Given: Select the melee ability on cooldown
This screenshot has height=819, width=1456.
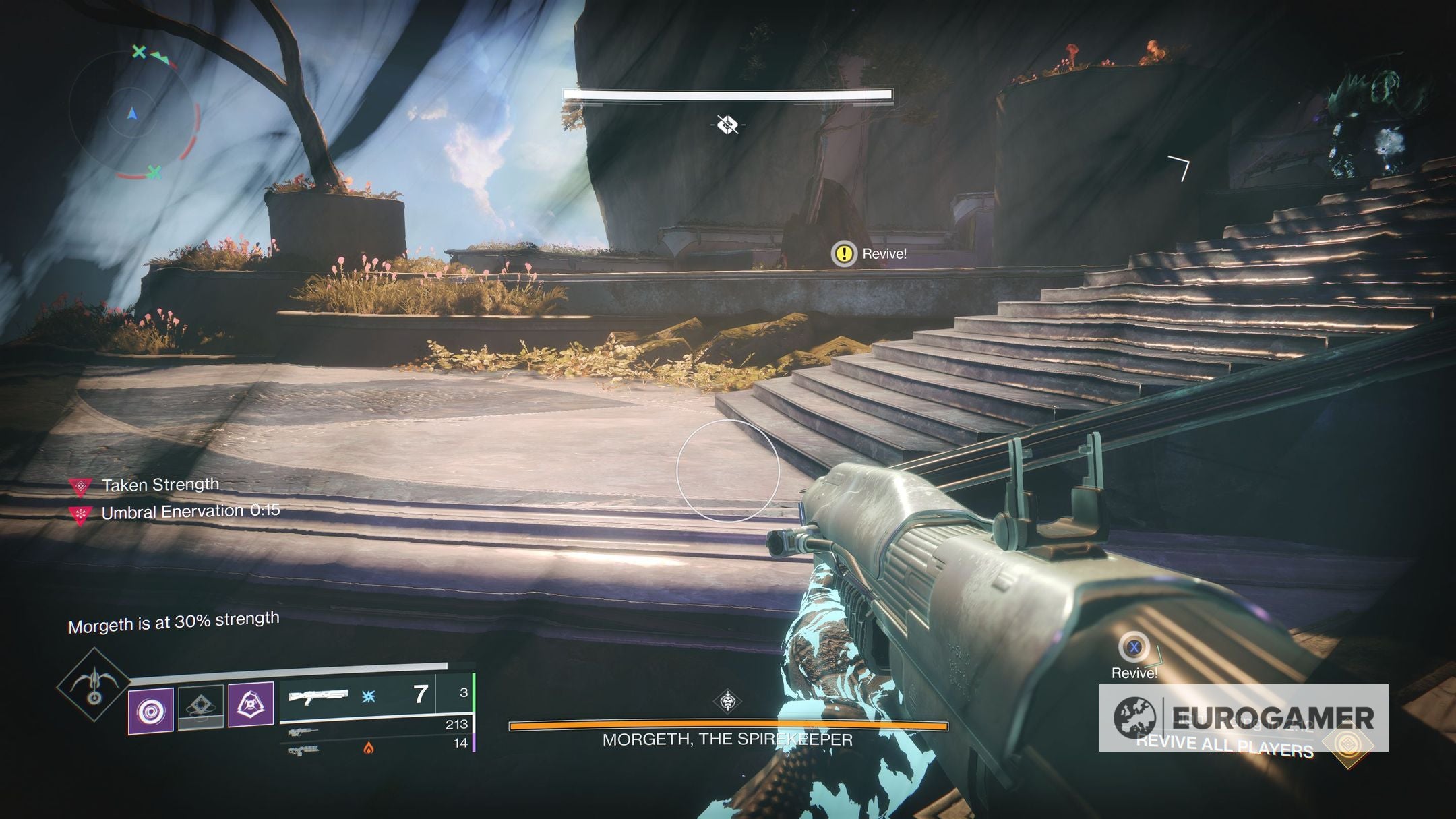Looking at the screenshot, I should [201, 707].
